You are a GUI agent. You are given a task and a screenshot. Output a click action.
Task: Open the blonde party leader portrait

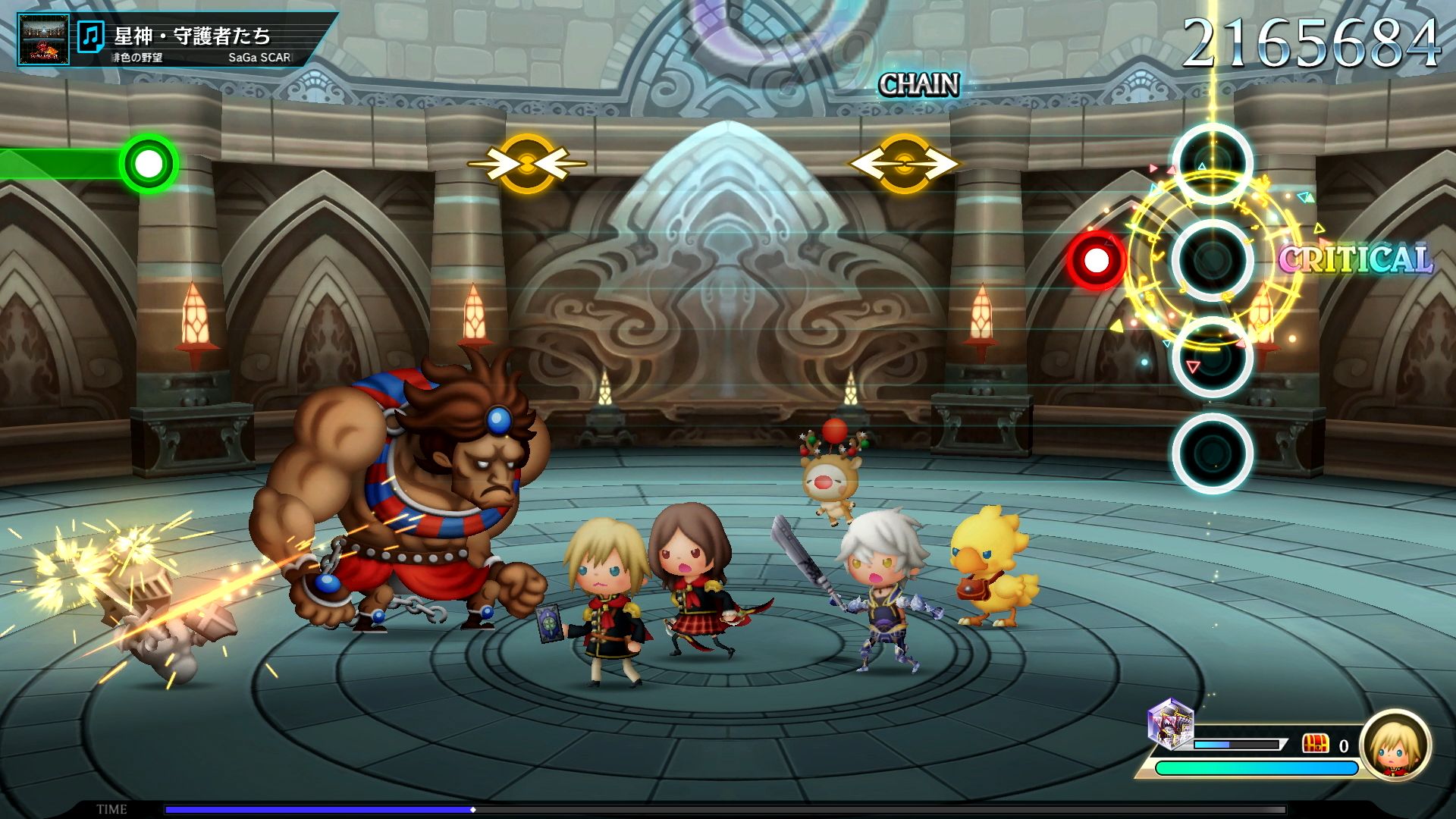(1395, 745)
